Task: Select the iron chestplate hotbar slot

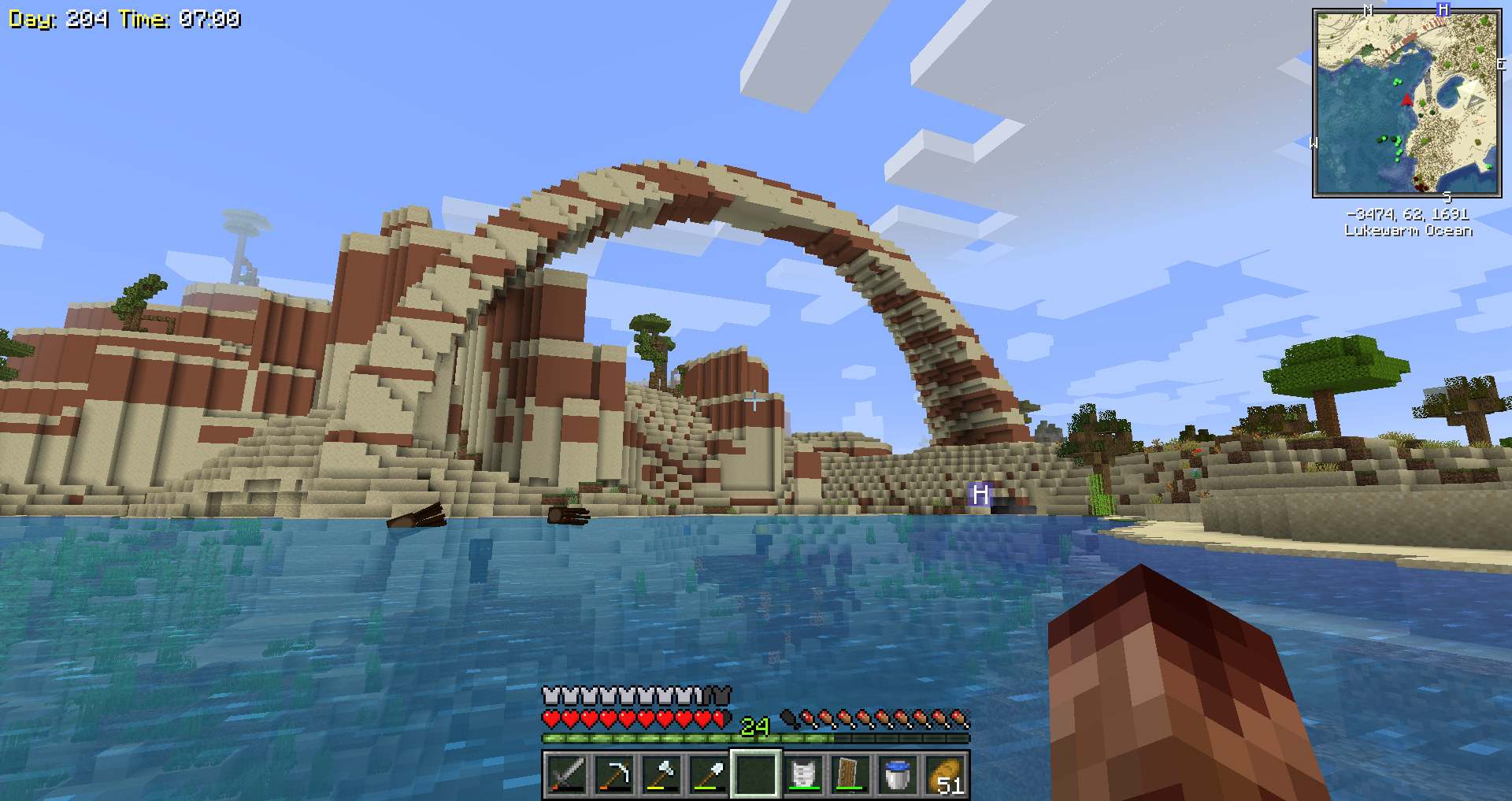Action: tap(803, 775)
